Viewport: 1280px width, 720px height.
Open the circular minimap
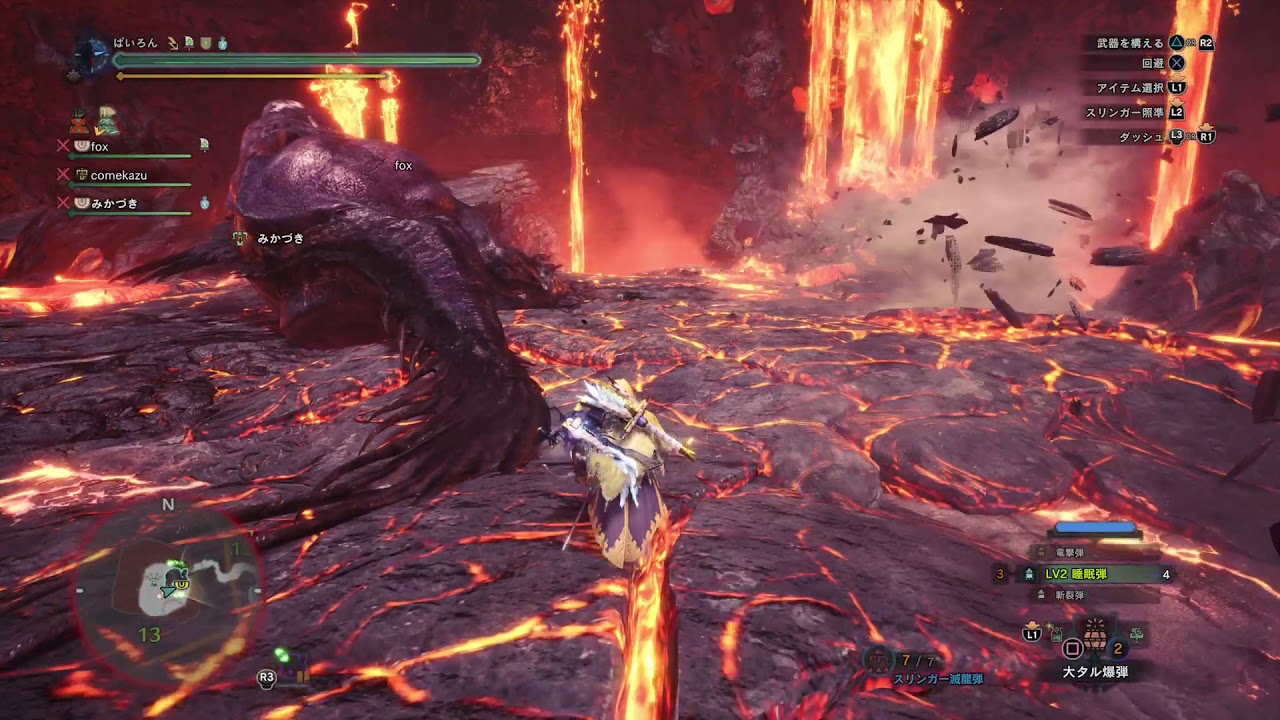168,590
